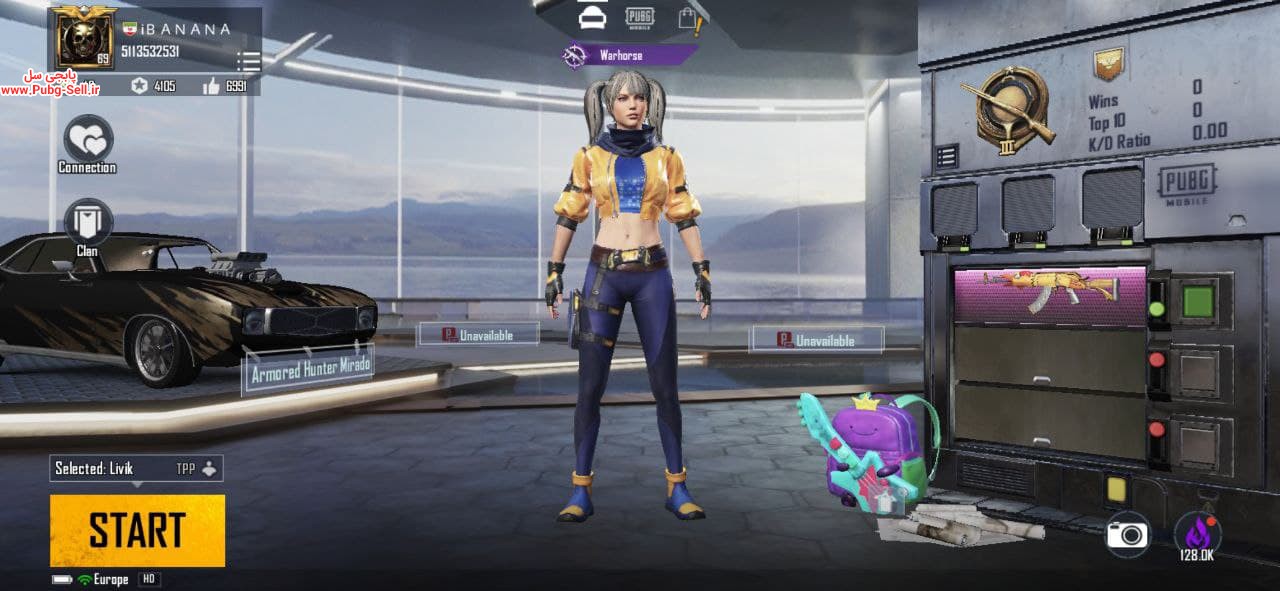Tap the yellow START button
Screen dimensions: 1280x591
(x=137, y=530)
